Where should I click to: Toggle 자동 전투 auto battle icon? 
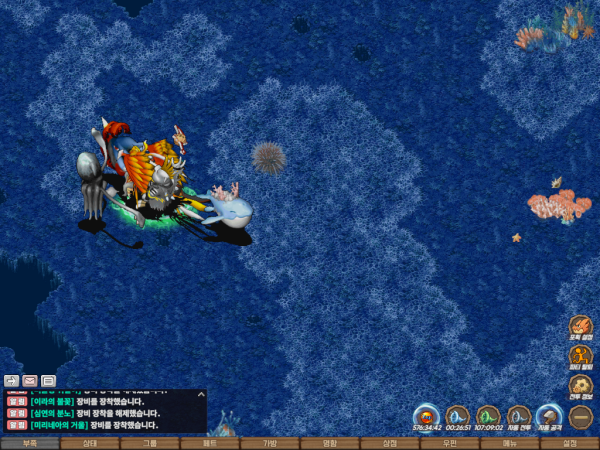coord(518,415)
